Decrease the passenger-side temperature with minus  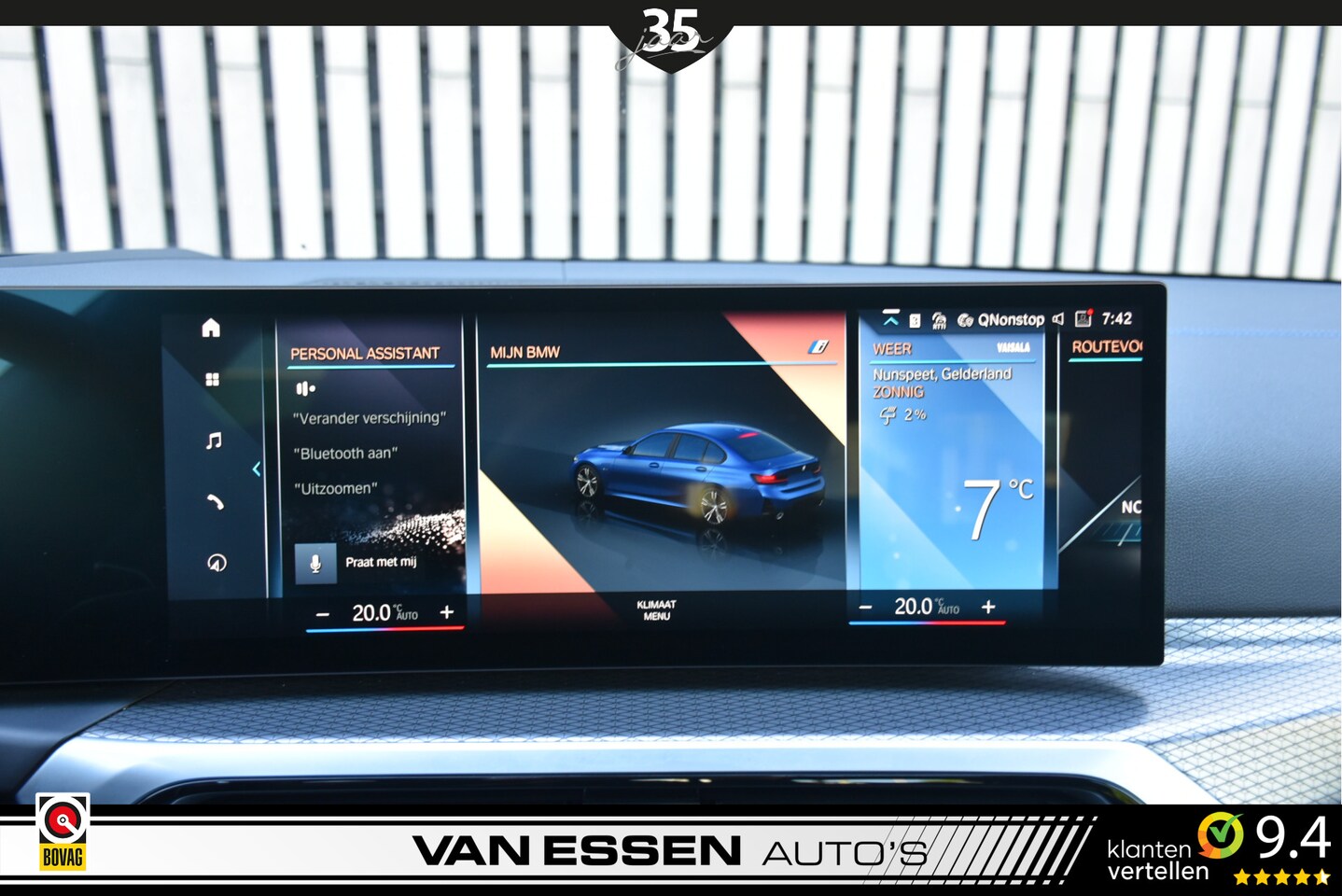tap(865, 608)
